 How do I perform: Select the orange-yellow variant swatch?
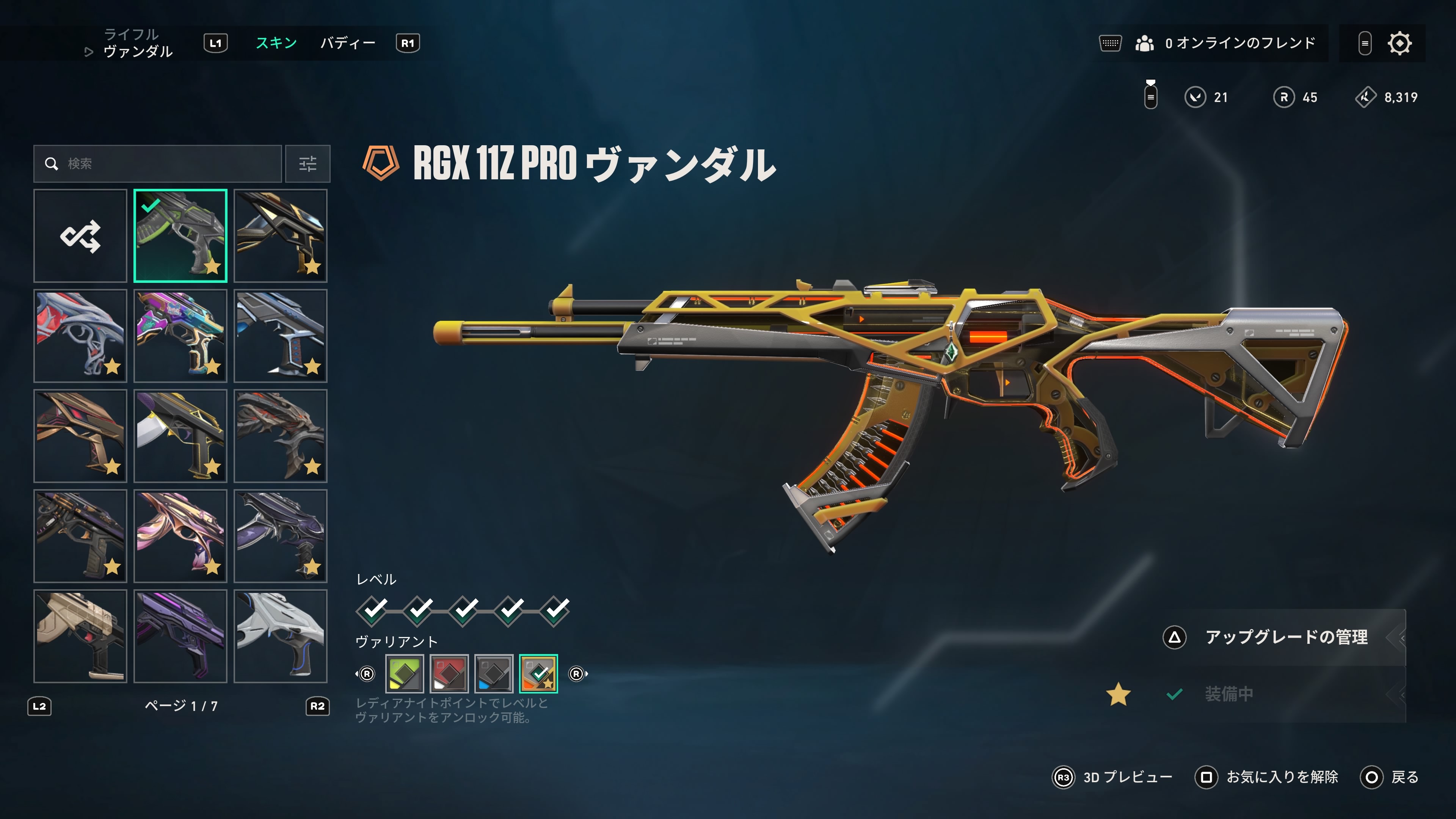click(x=538, y=673)
